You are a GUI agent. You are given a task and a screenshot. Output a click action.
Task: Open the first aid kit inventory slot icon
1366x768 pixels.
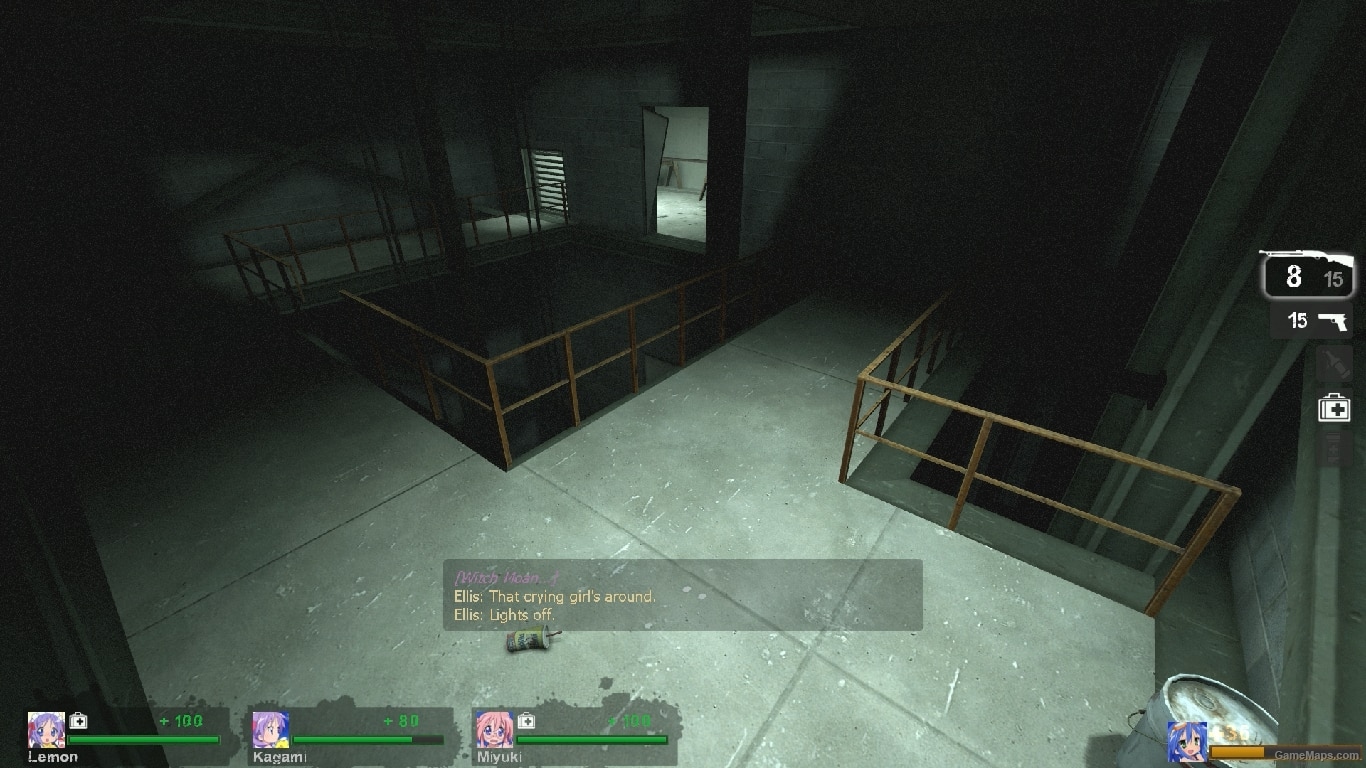coord(1334,407)
